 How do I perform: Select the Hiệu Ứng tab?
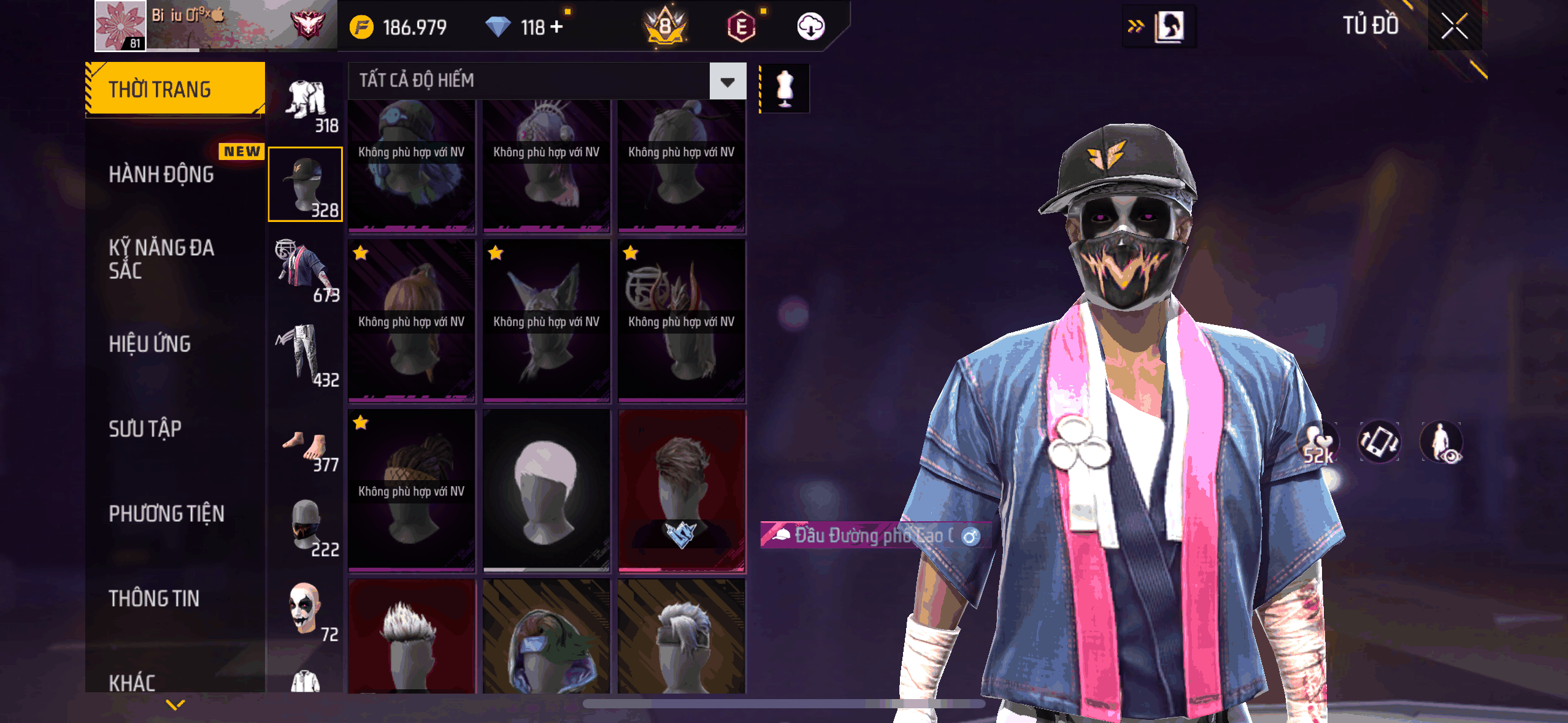click(150, 344)
